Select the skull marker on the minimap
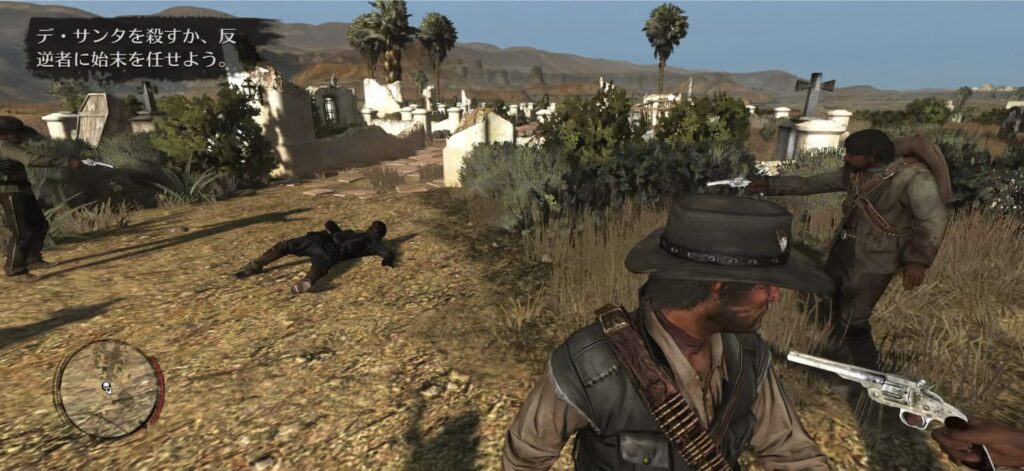1024x471 pixels. [106, 387]
